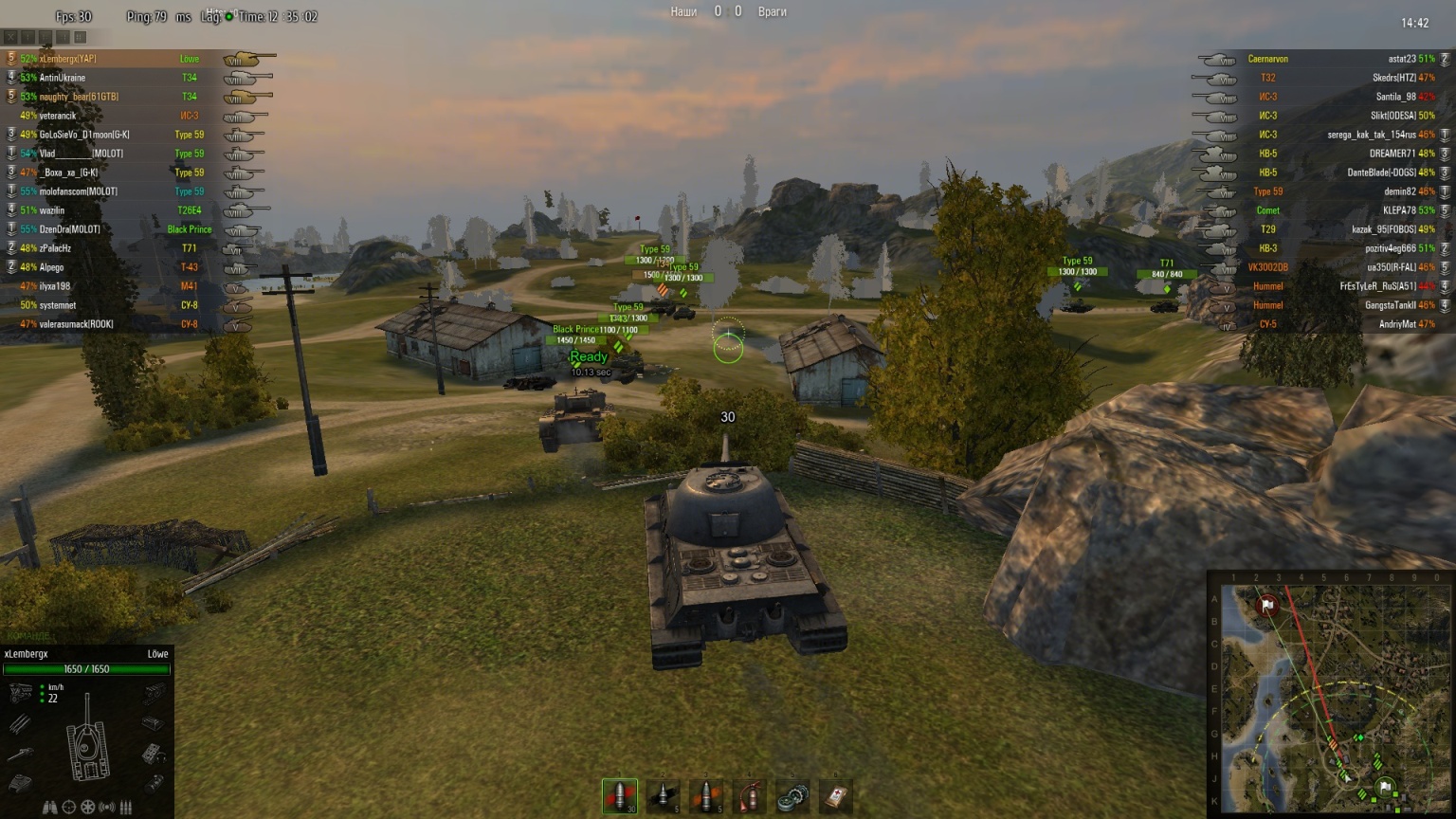This screenshot has width=1456, height=819.
Task: Click the three-shells loader icon
Action: [x=126, y=808]
